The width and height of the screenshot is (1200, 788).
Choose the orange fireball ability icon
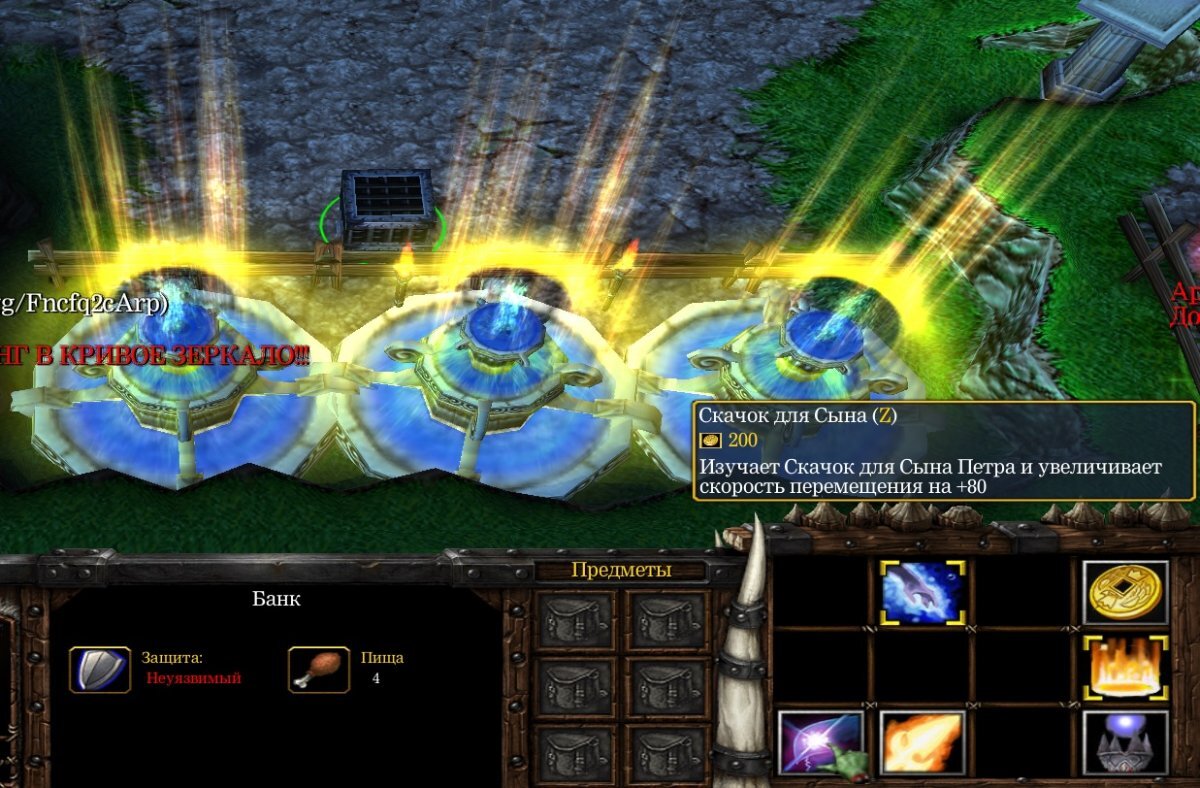922,742
